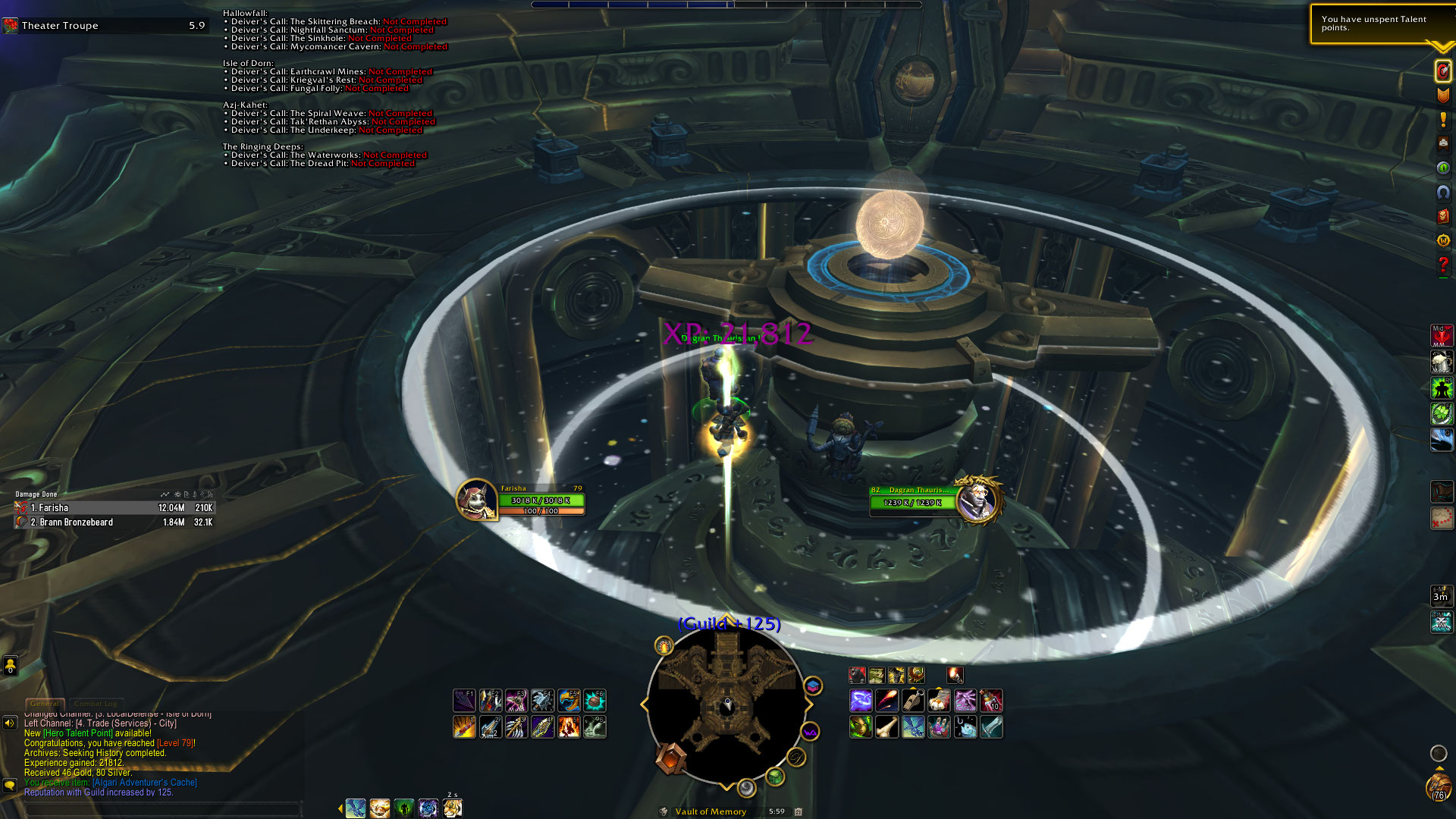1456x819 pixels.
Task: Activate the flaming figure ability on slot 5
Action: tap(568, 727)
